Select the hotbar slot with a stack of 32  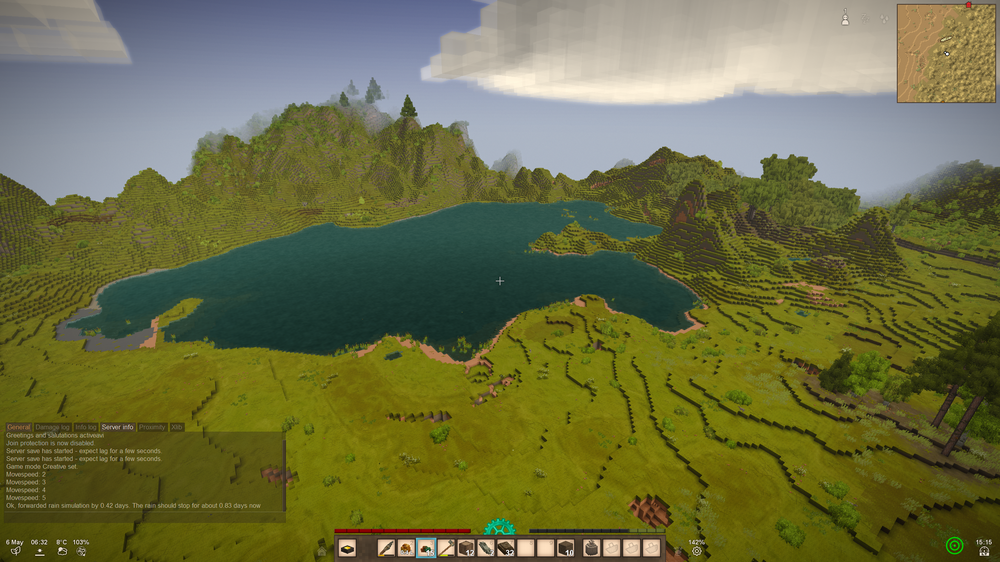coord(505,548)
